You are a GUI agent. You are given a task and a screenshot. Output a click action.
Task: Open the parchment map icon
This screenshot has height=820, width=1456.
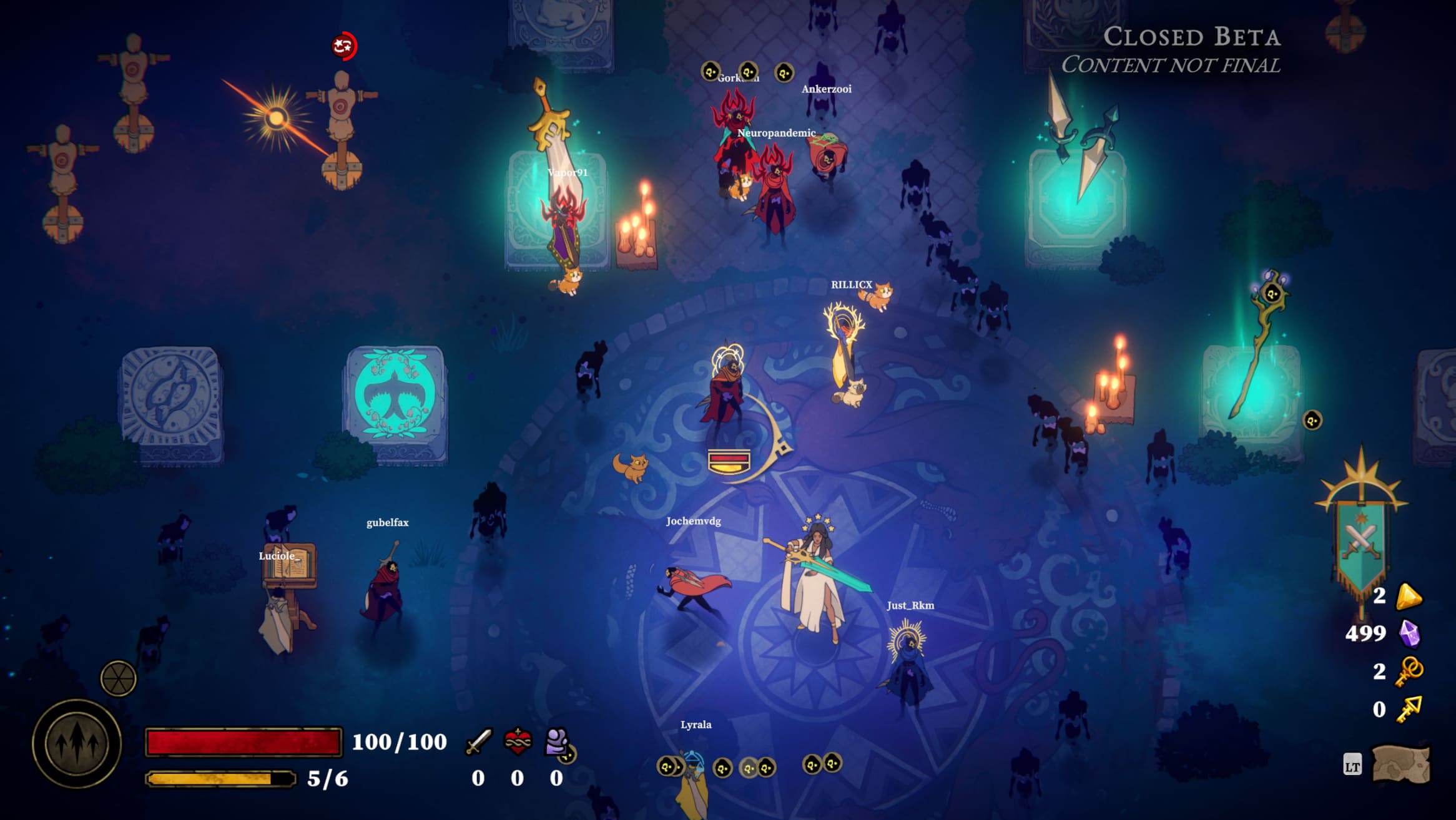pos(1401,764)
